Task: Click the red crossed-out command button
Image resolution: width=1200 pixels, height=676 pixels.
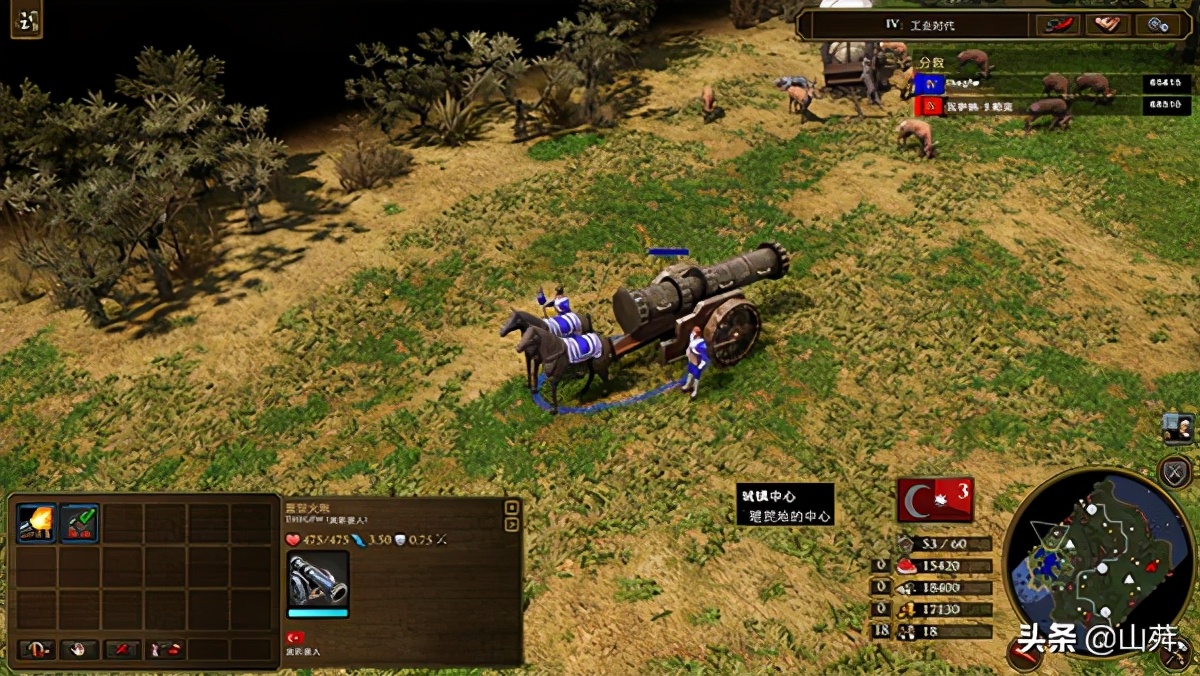Action: coord(123,650)
